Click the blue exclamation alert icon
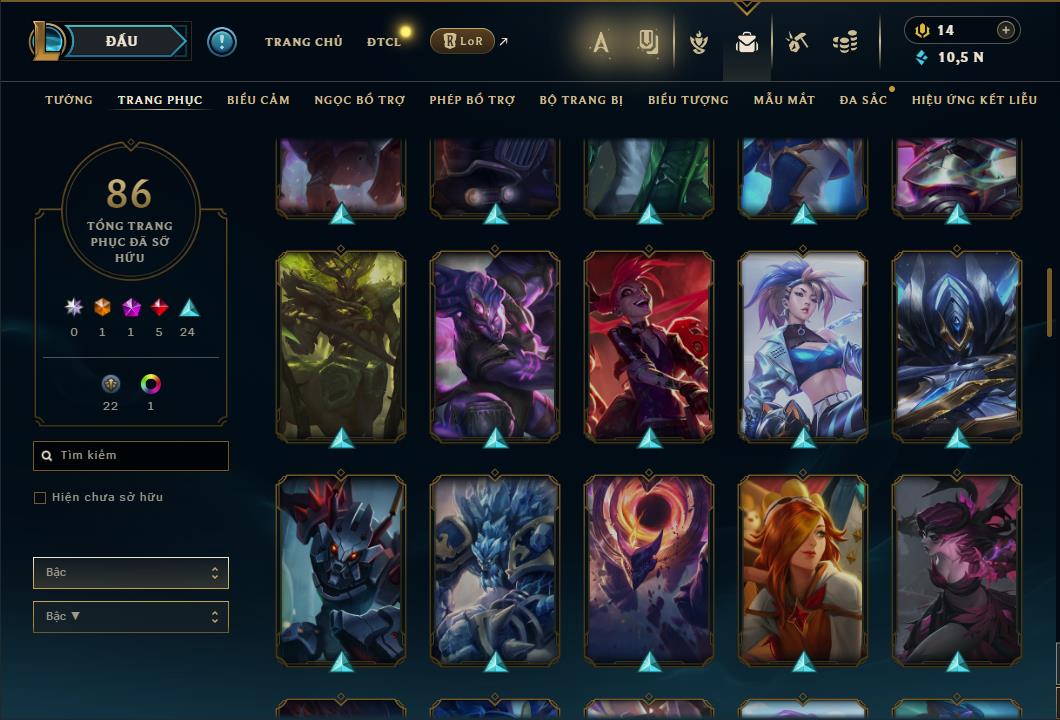The height and width of the screenshot is (720, 1060). (x=222, y=41)
